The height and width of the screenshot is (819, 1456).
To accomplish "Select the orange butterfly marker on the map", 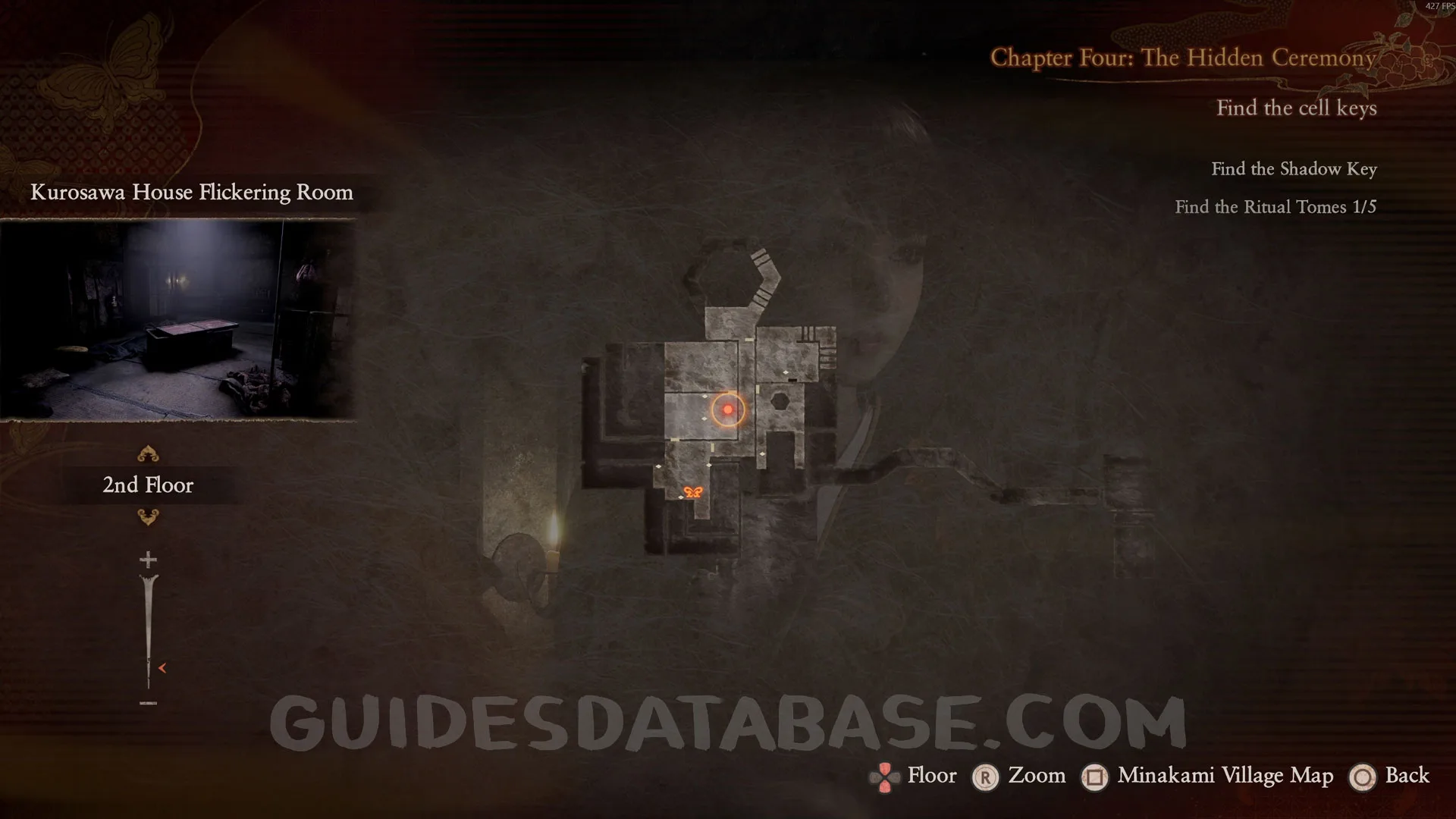I will 692,492.
